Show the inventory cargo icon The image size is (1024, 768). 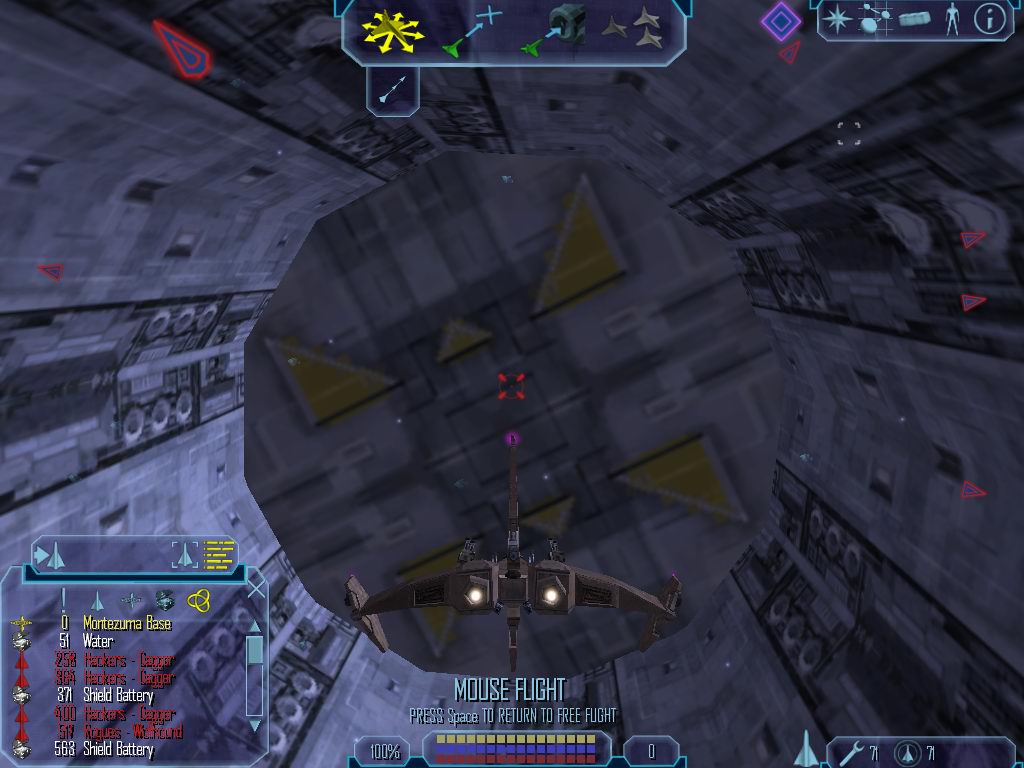pos(914,19)
